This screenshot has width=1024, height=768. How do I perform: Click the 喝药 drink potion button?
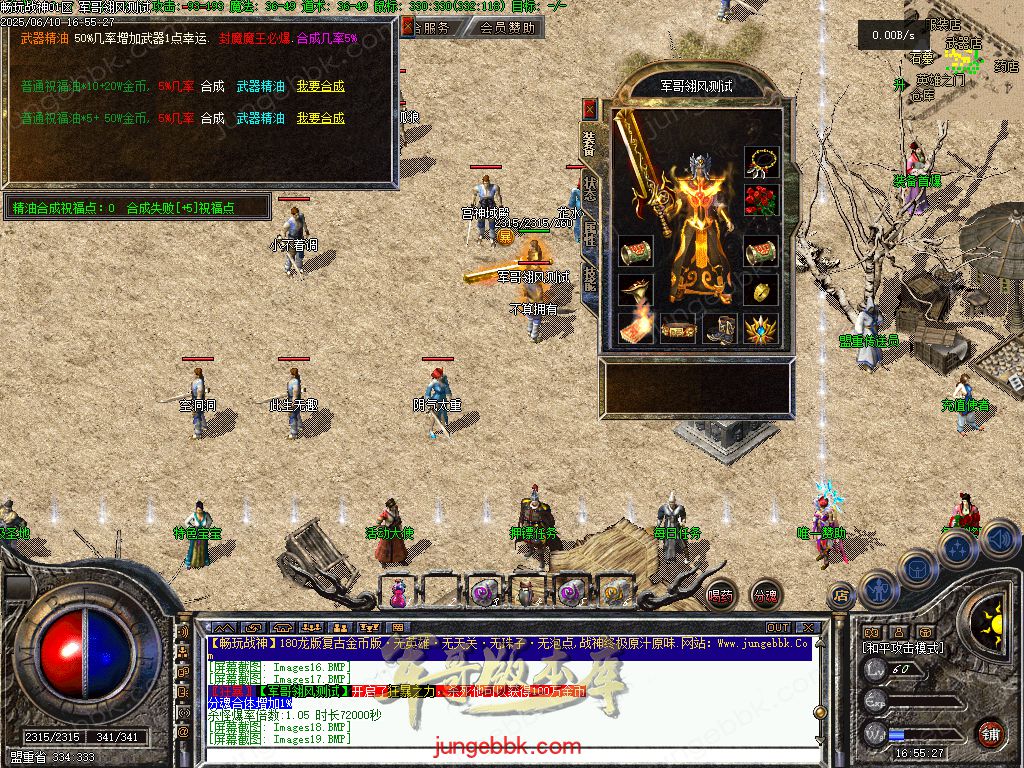[720, 595]
